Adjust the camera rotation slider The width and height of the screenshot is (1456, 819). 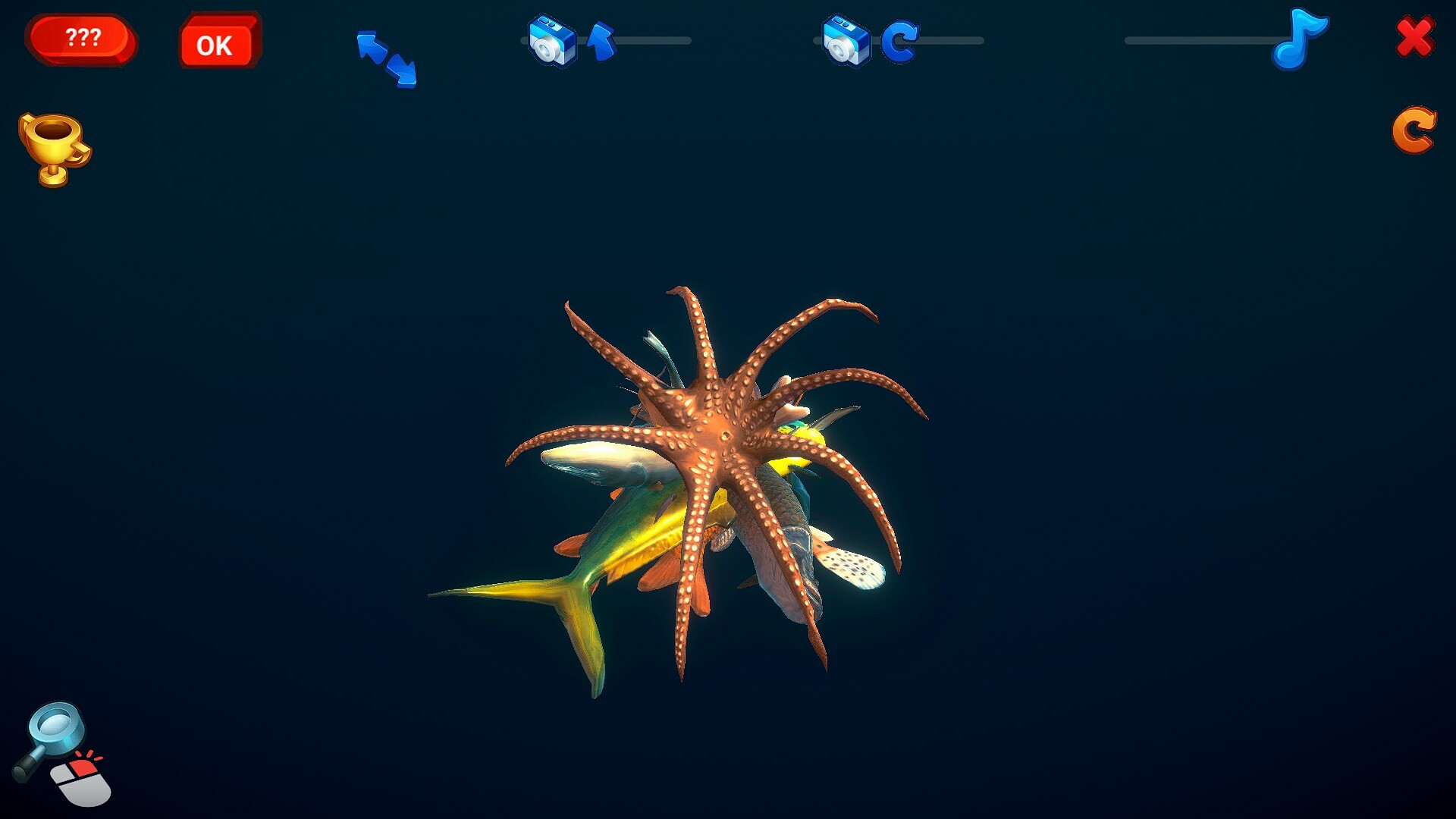click(952, 42)
